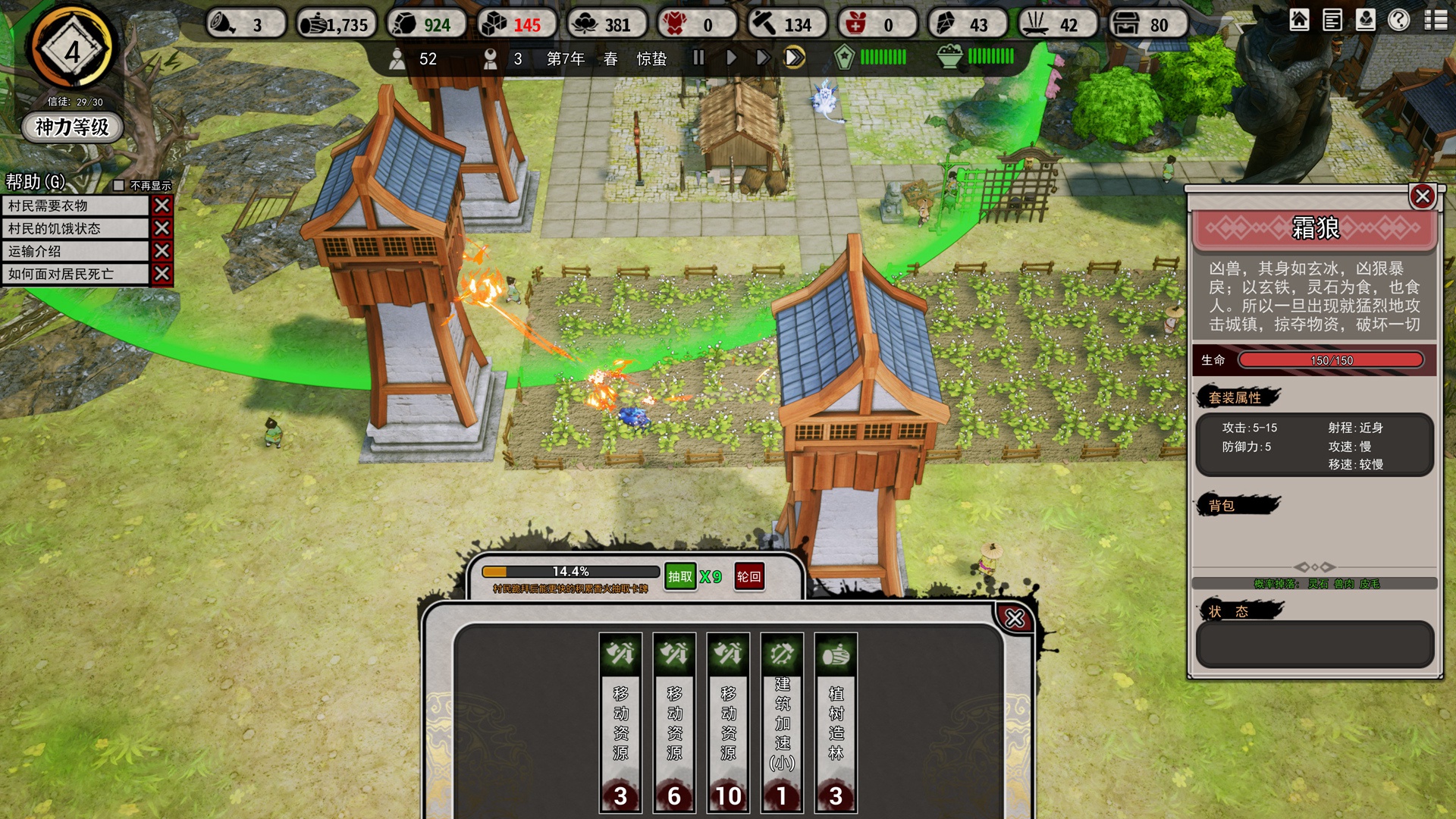Close the card hand panel

pos(1014,618)
